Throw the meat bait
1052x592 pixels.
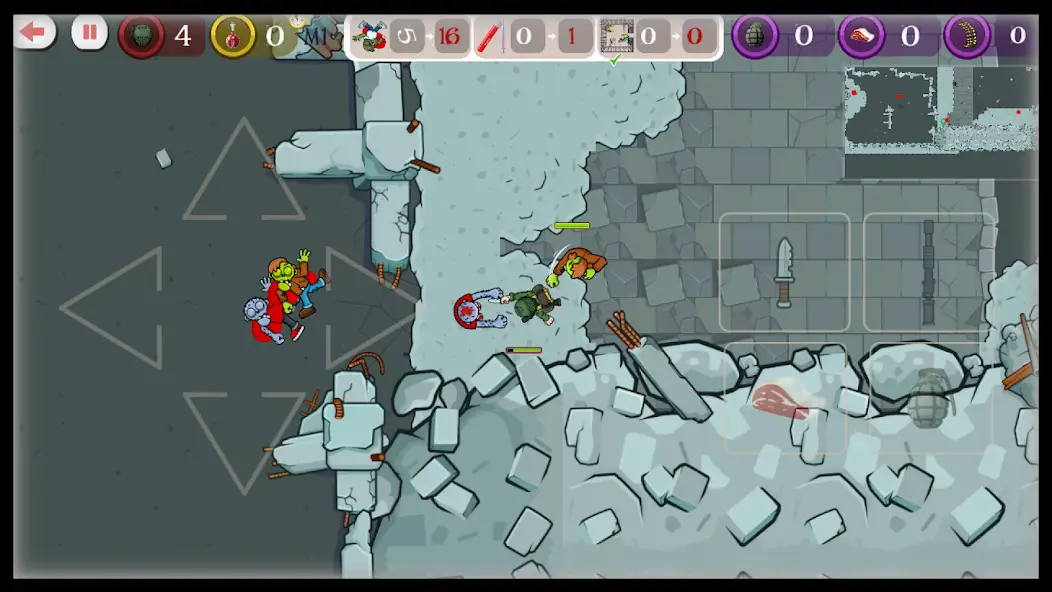[x=784, y=400]
